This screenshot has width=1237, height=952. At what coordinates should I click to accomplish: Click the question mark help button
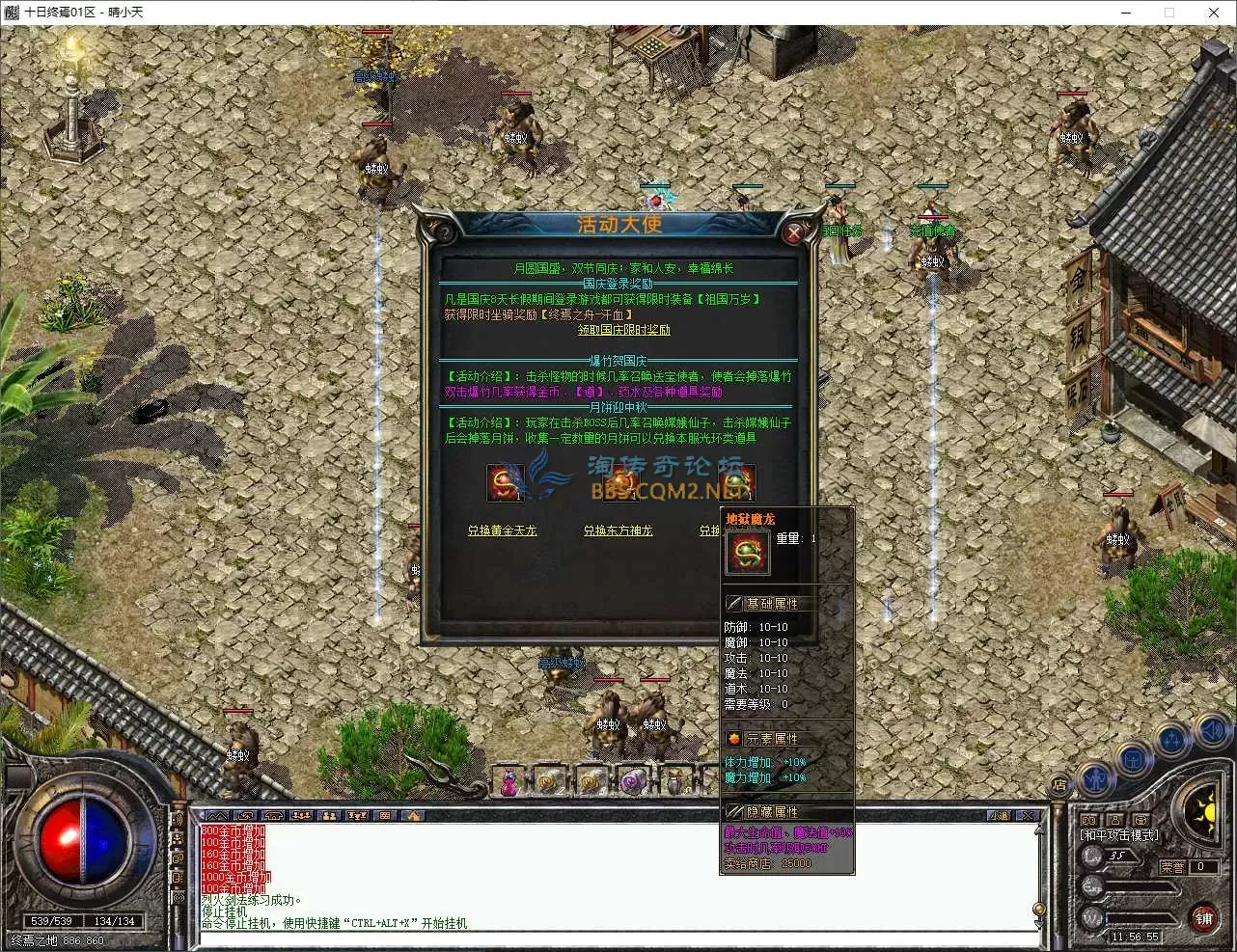tap(442, 232)
